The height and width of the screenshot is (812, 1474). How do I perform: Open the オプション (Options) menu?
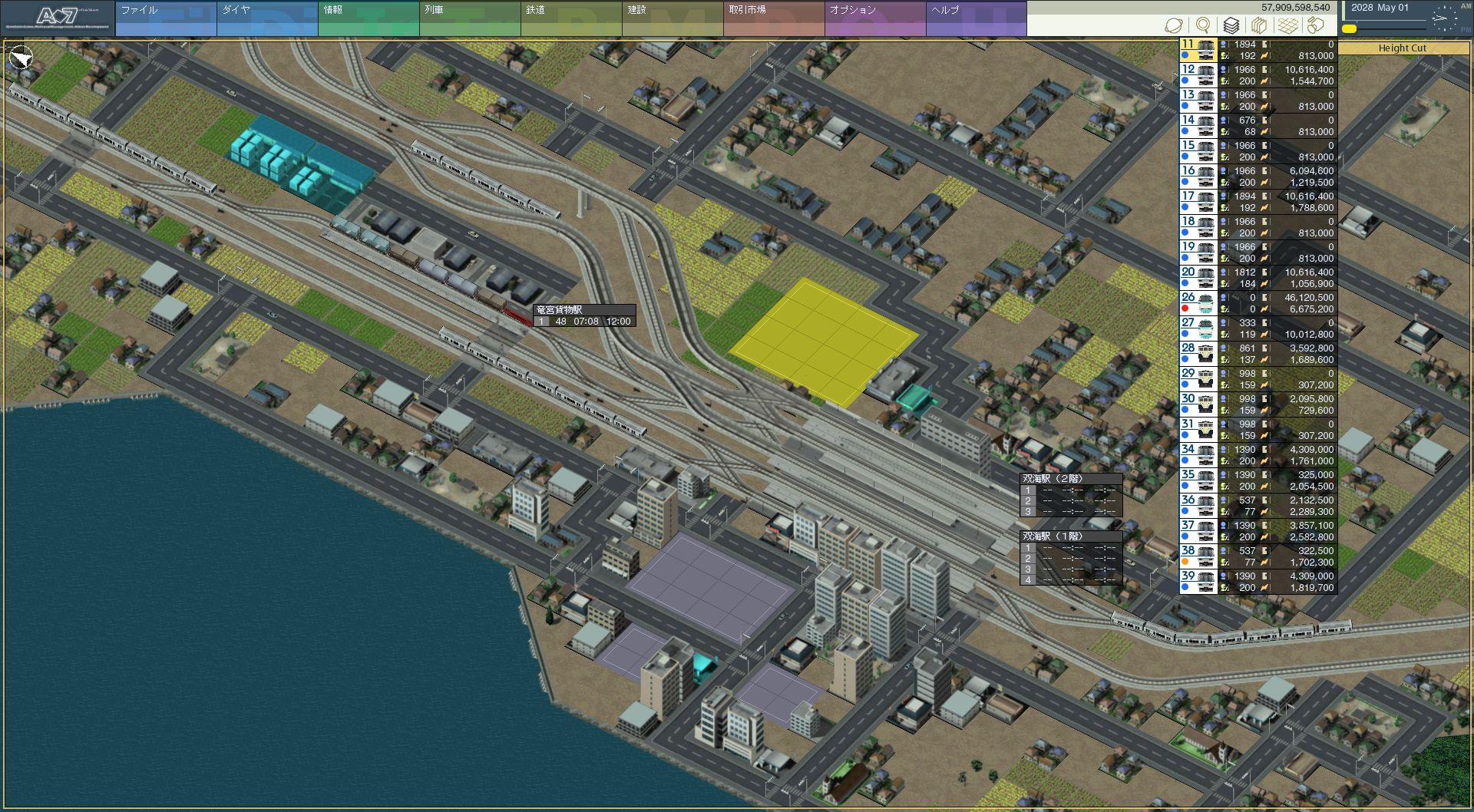click(x=875, y=18)
